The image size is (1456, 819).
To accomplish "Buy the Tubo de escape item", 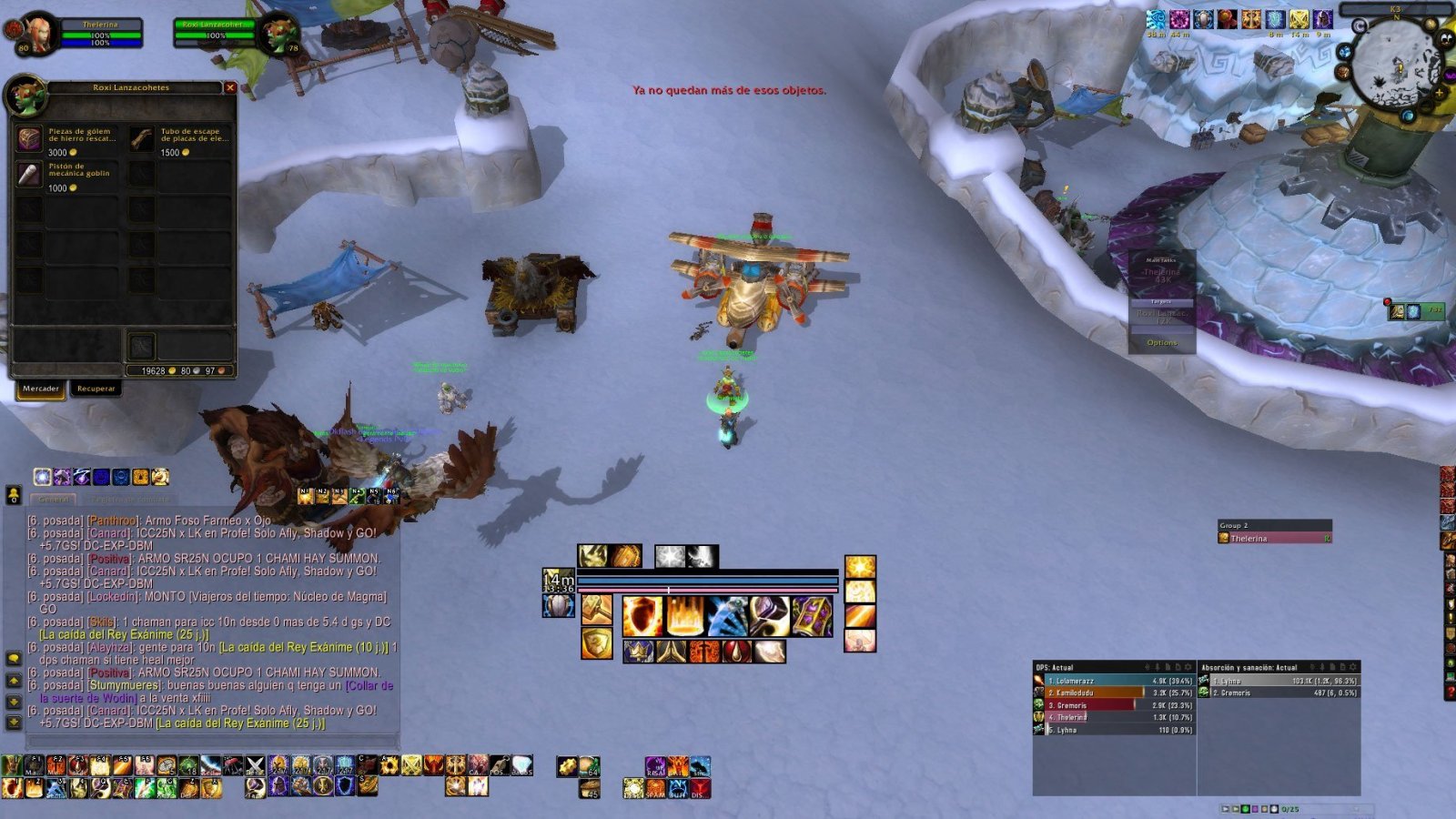I will point(142,139).
